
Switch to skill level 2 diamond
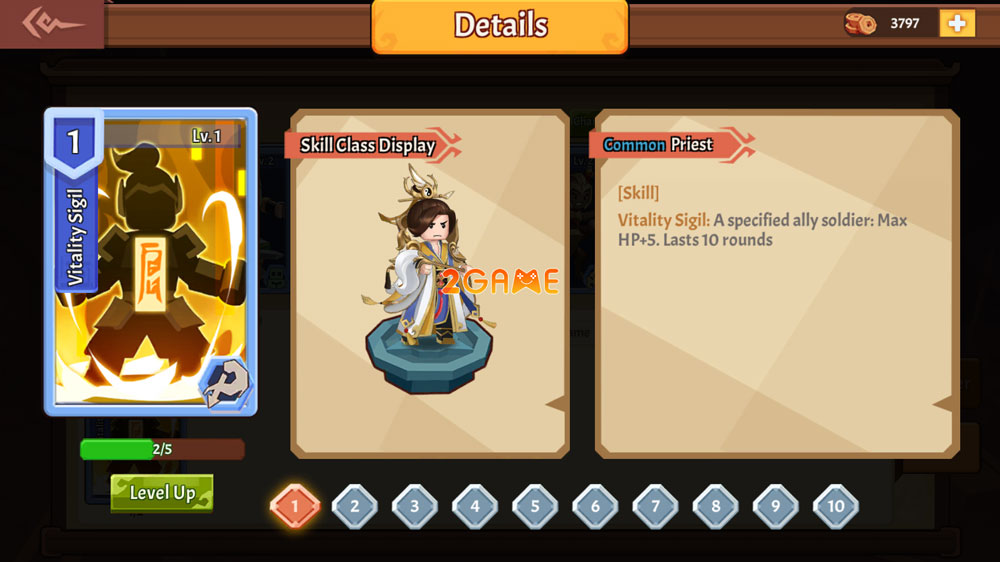point(354,506)
